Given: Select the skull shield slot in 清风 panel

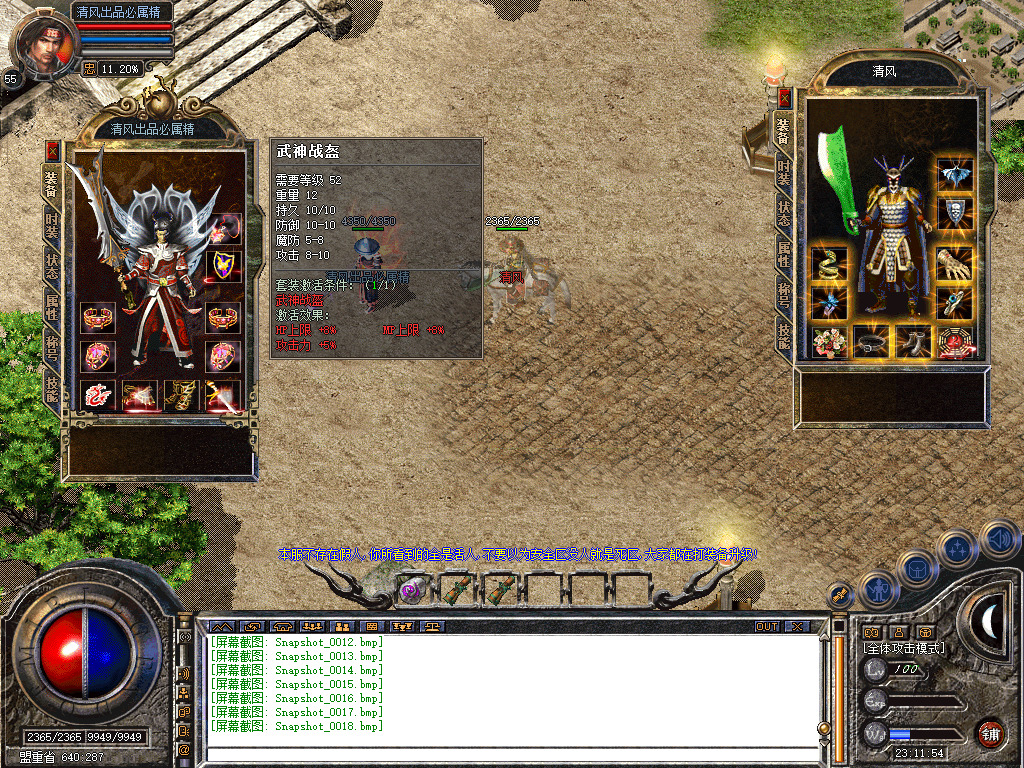Looking at the screenshot, I should pos(954,212).
